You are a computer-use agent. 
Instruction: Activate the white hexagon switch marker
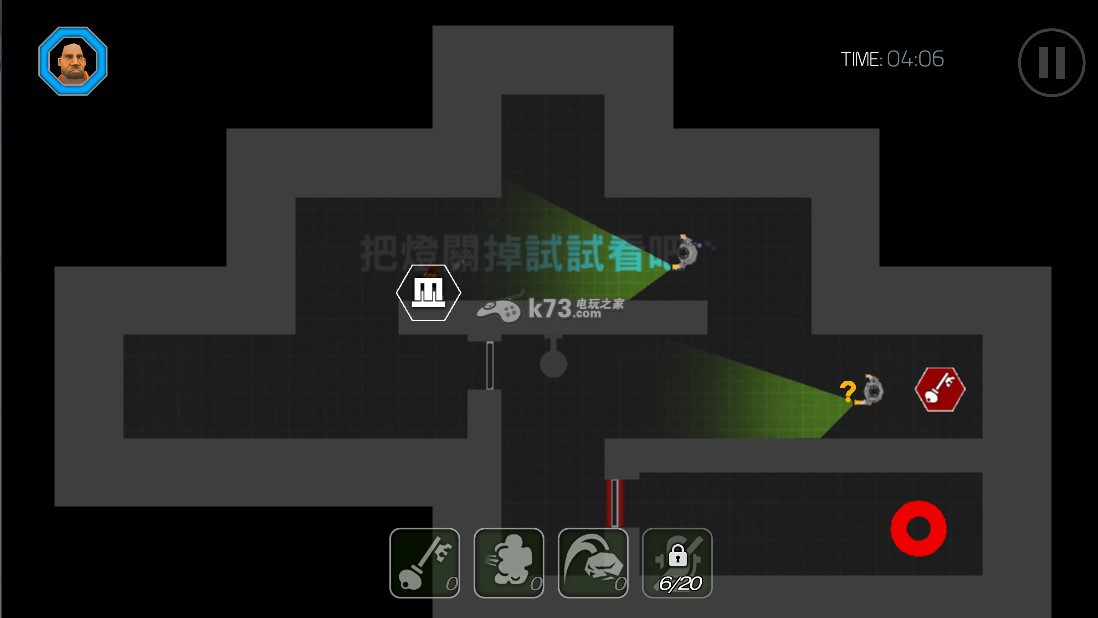[428, 292]
